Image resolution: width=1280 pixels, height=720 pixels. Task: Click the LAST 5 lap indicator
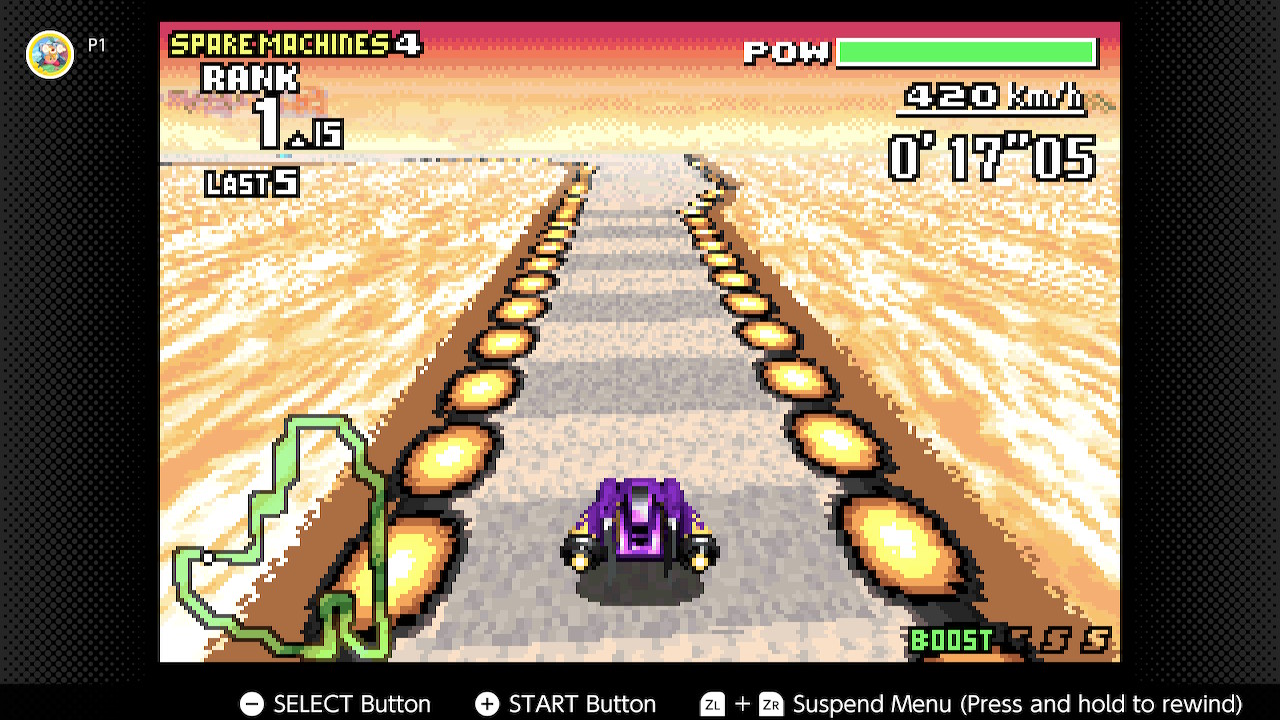[x=248, y=183]
